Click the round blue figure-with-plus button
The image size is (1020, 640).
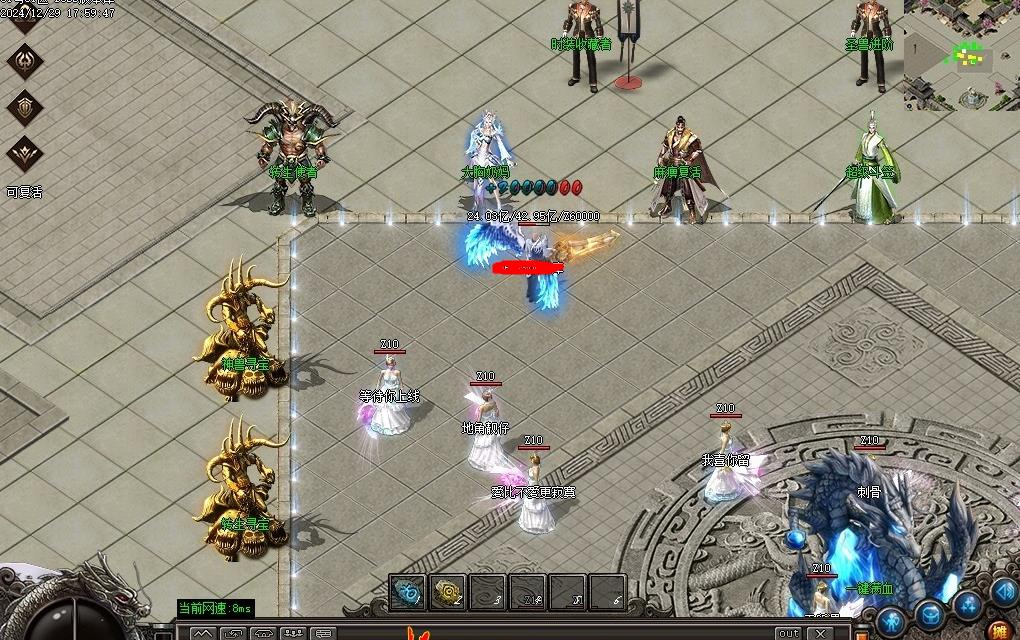point(967,604)
